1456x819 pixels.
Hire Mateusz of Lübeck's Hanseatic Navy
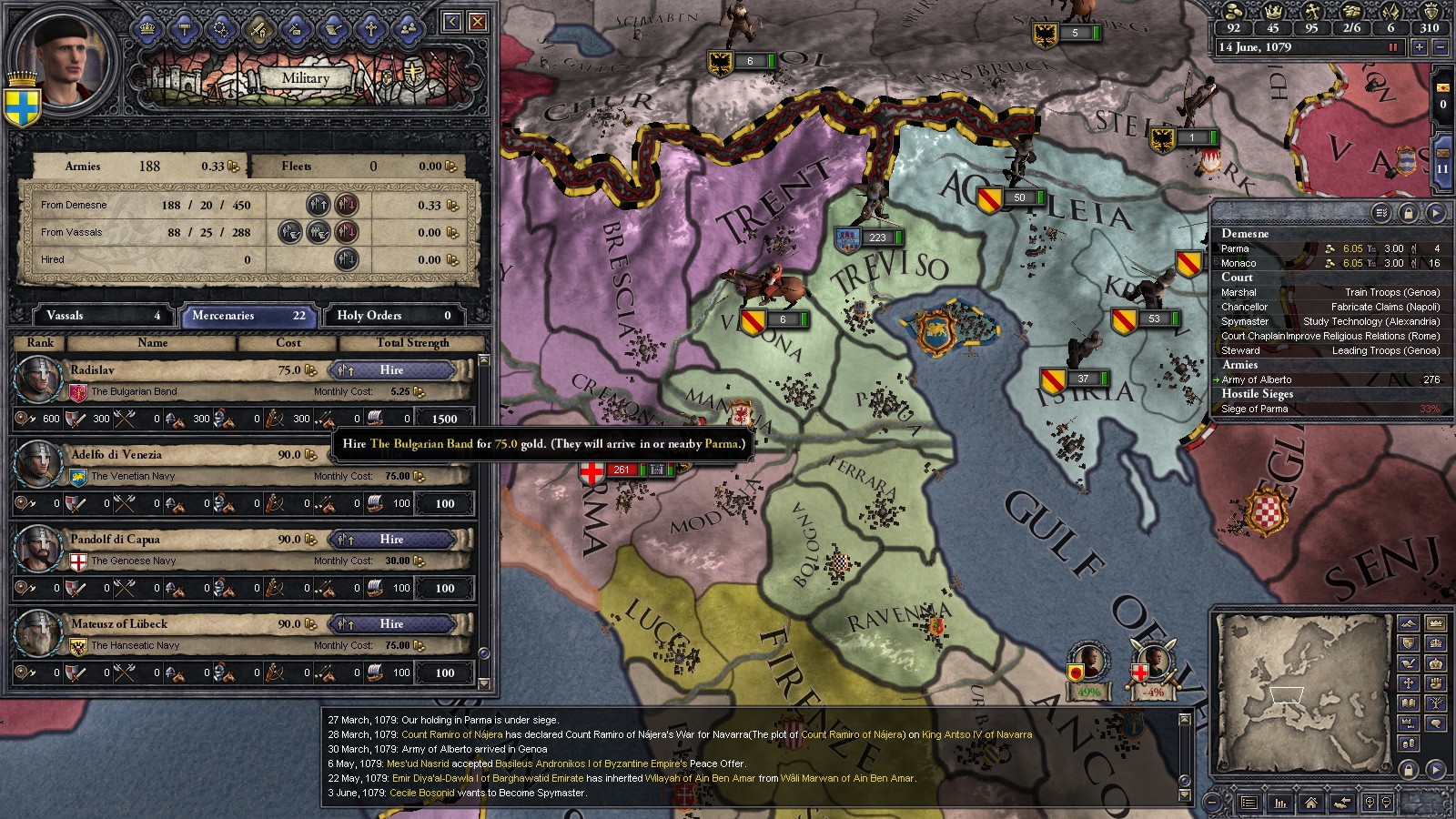pyautogui.click(x=391, y=624)
